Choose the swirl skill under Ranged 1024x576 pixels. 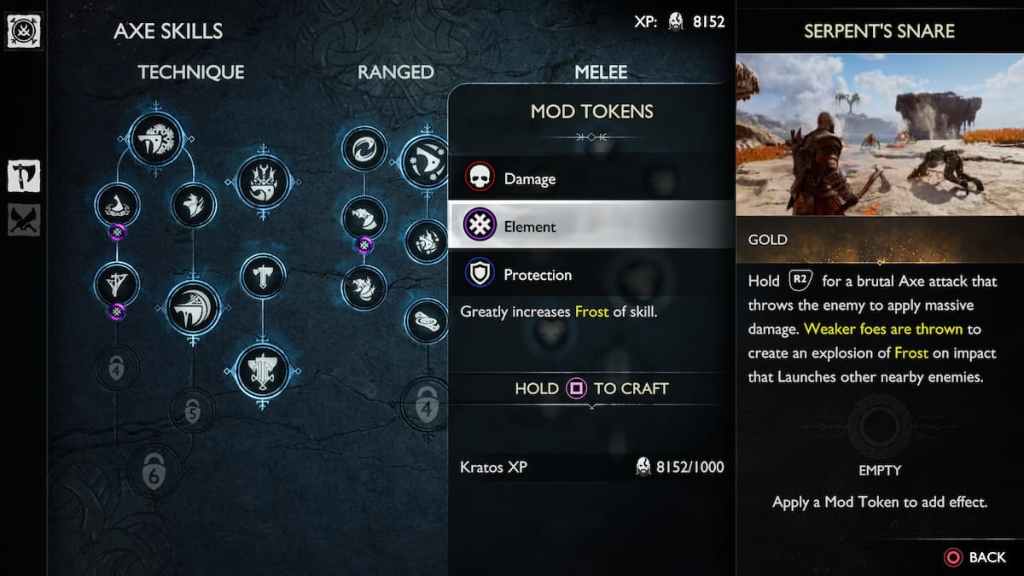(x=364, y=149)
